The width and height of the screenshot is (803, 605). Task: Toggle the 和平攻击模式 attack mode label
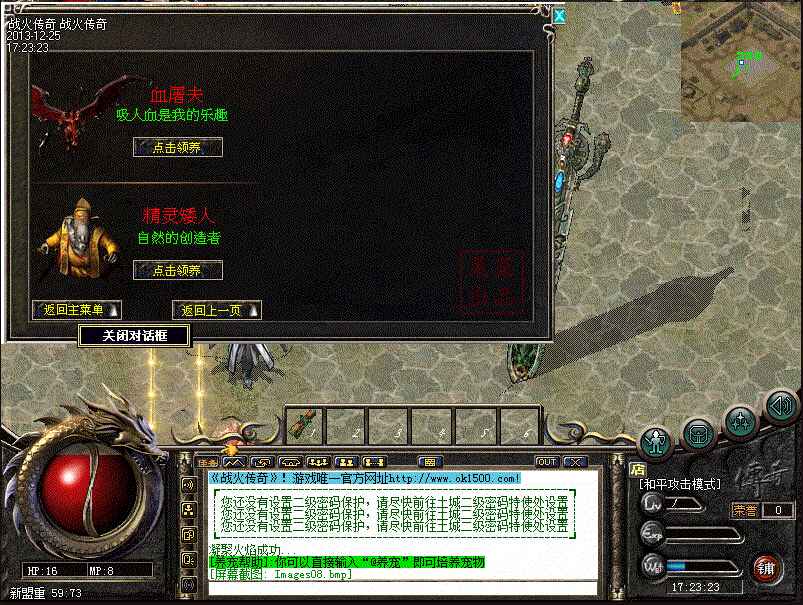pyautogui.click(x=681, y=484)
